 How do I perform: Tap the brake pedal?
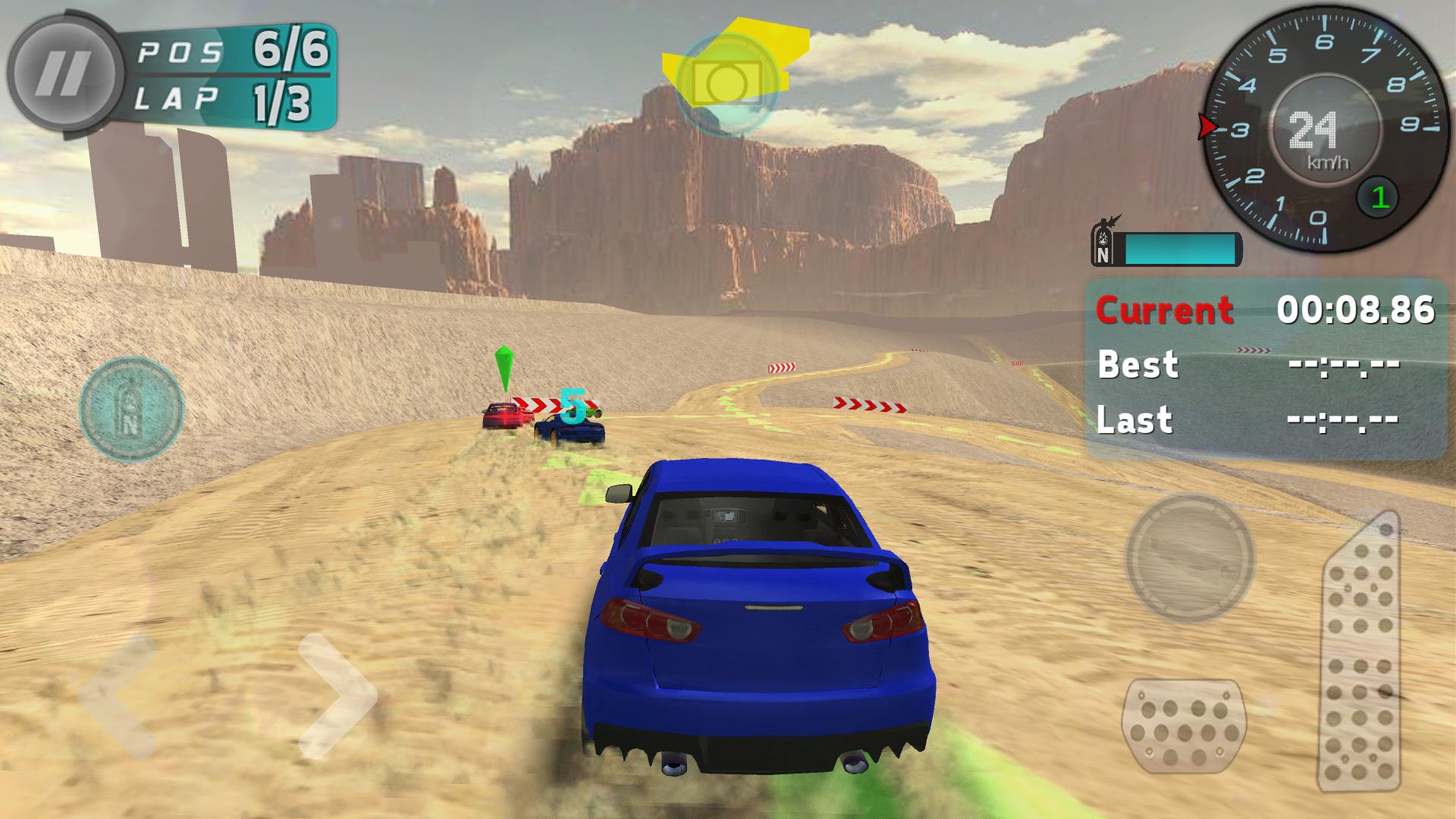1183,726
